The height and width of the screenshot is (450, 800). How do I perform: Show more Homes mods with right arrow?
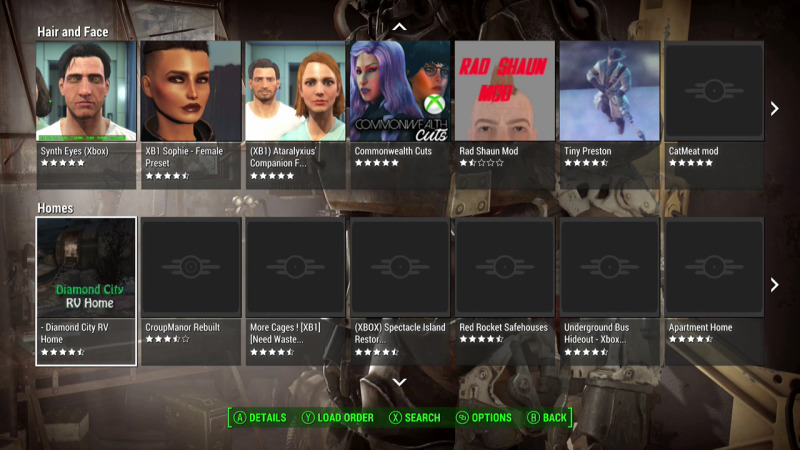coord(774,285)
